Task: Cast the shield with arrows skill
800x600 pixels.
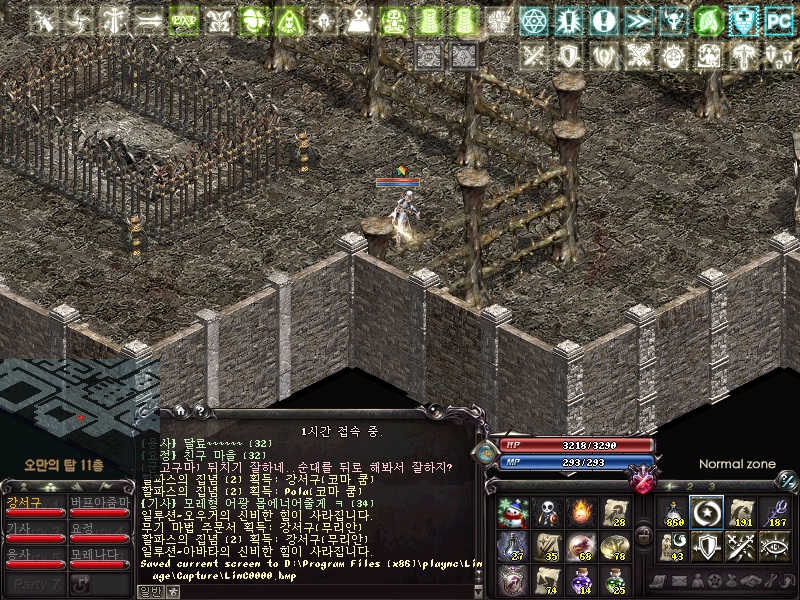Action: point(708,546)
